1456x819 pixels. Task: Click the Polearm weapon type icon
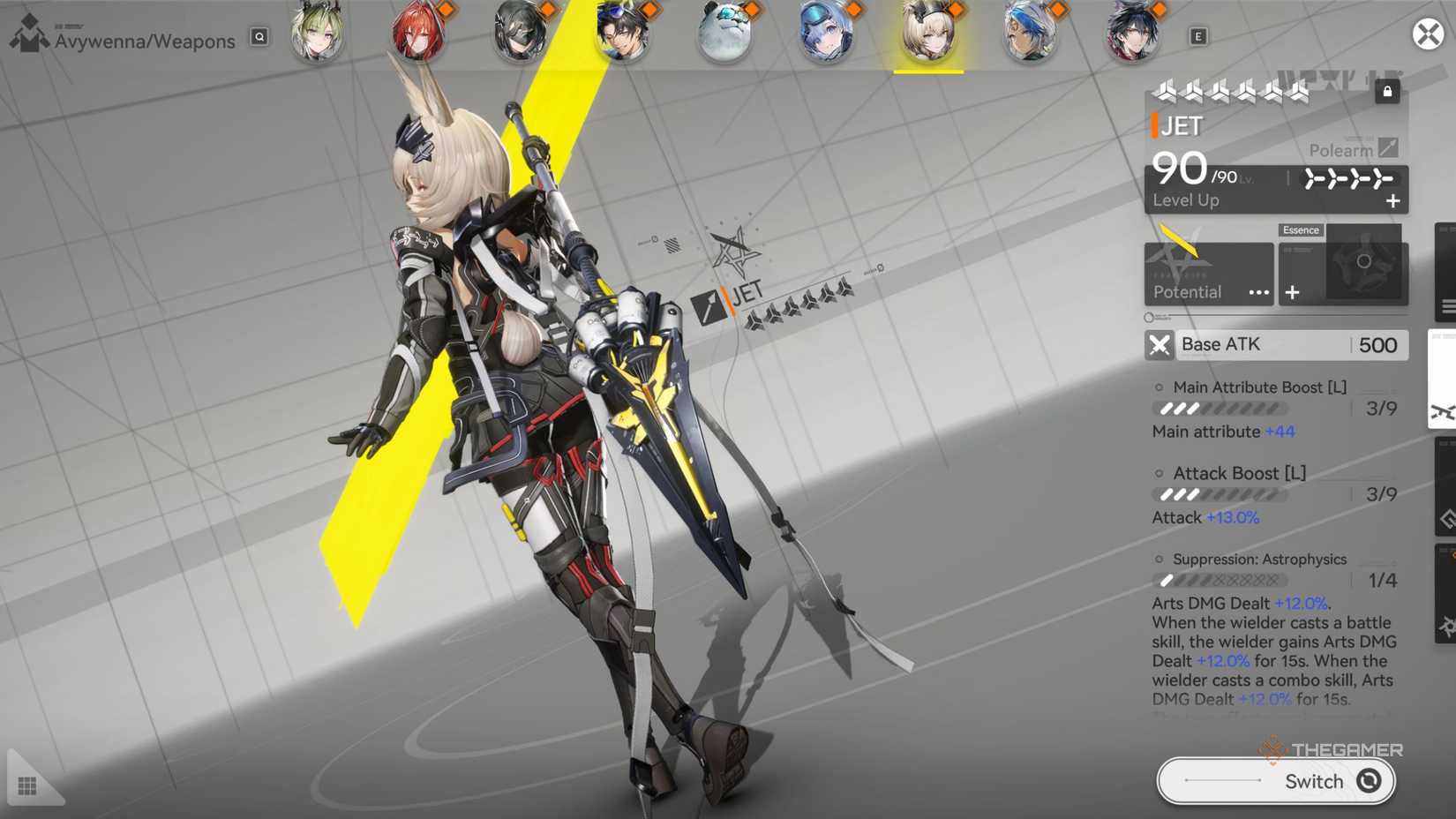(1387, 148)
